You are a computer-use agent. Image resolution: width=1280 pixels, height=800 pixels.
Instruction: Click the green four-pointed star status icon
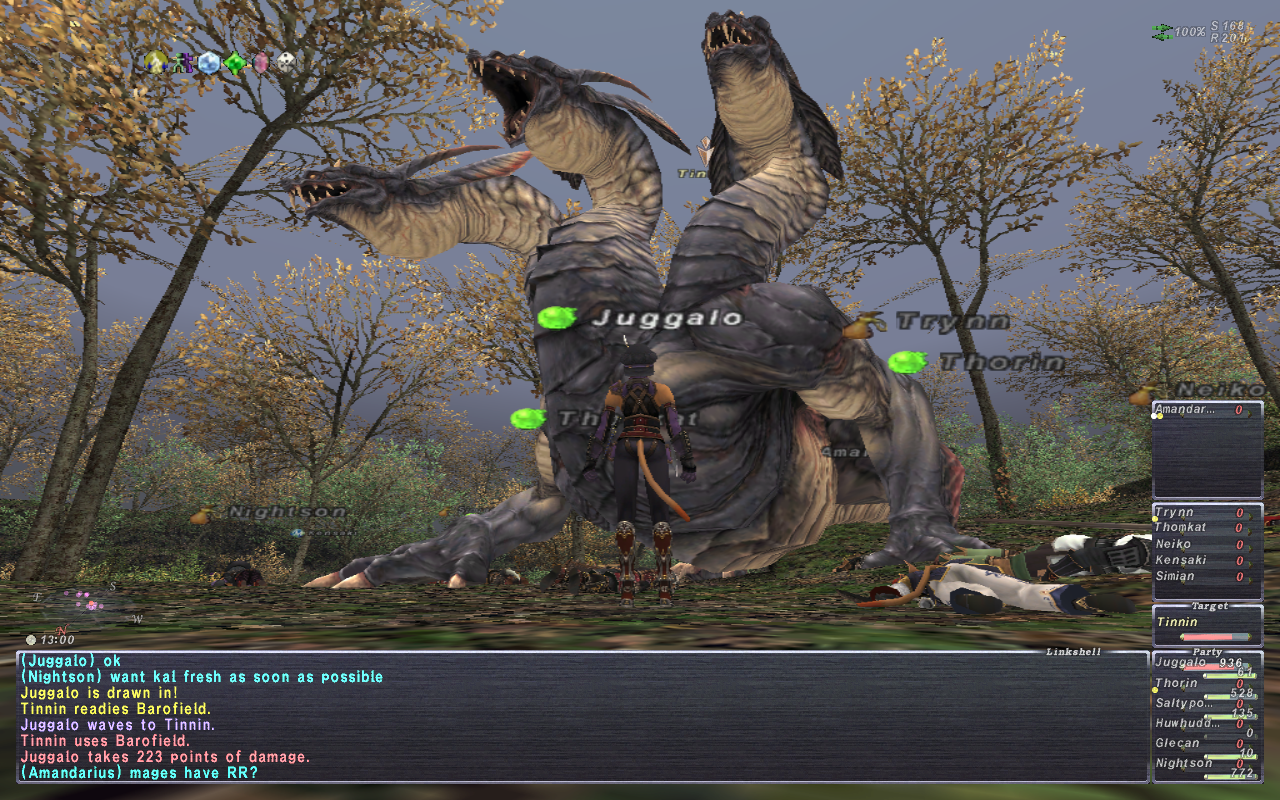tap(234, 63)
